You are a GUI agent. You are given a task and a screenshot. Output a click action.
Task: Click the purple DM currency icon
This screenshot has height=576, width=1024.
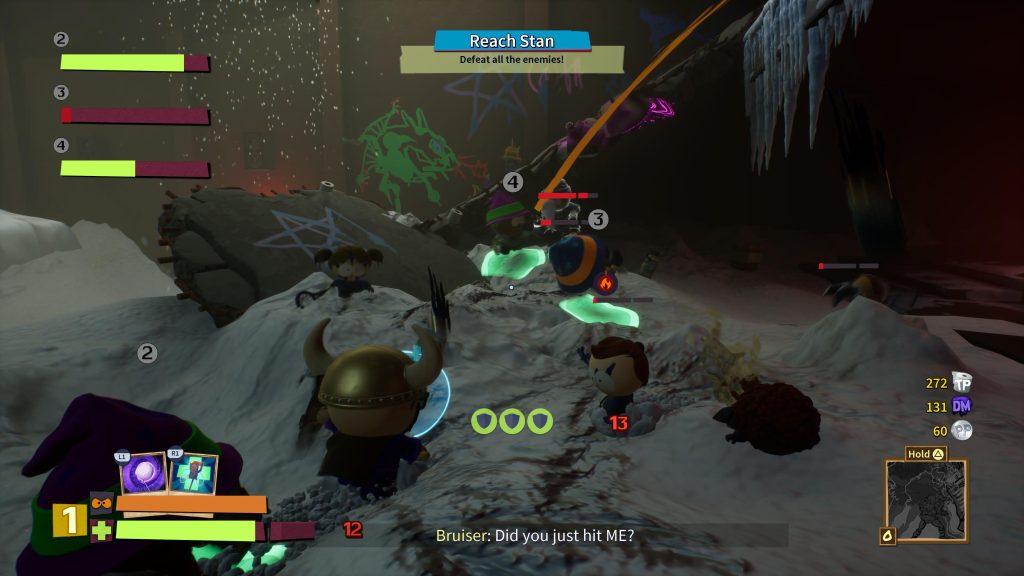click(962, 405)
